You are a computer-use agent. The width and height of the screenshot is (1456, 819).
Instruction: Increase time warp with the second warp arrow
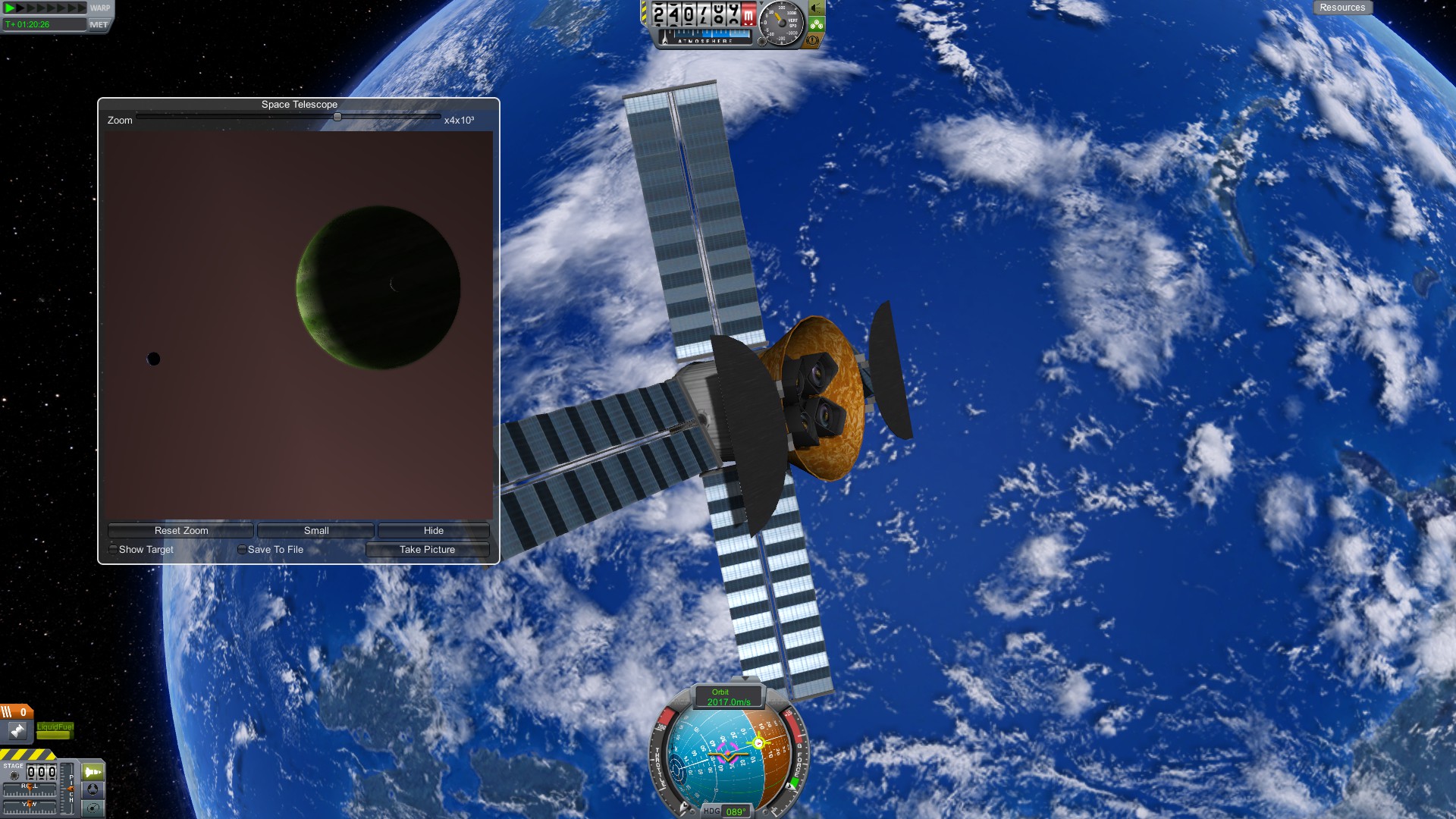pos(20,8)
